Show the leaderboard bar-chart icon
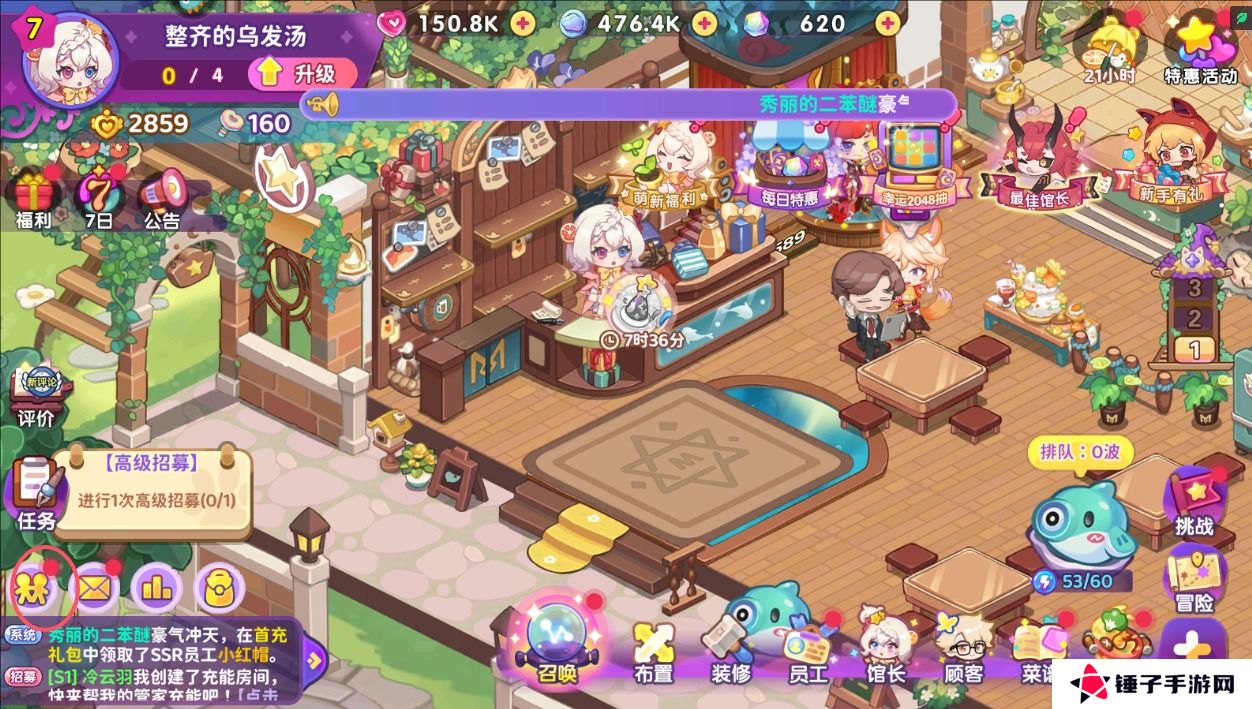This screenshot has width=1252, height=709. [157, 588]
